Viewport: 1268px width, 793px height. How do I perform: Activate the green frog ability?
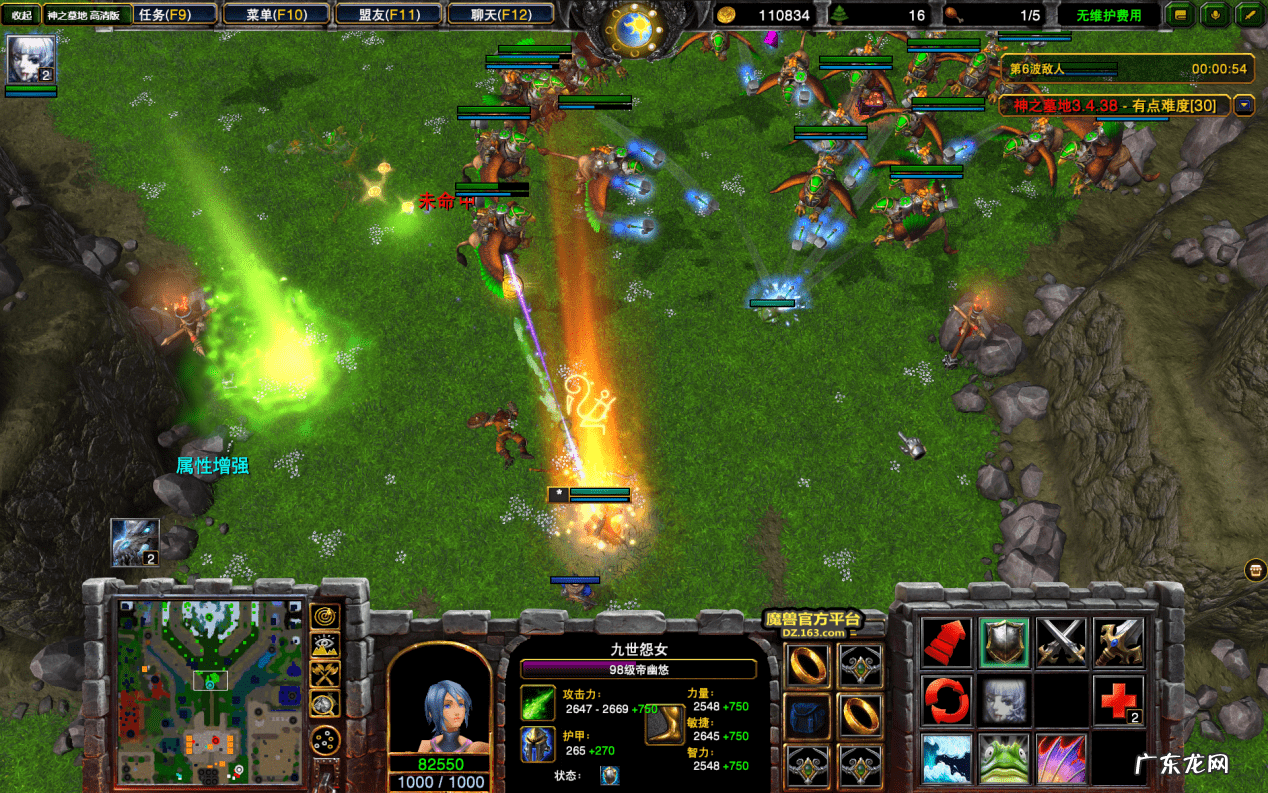pyautogui.click(x=1004, y=758)
